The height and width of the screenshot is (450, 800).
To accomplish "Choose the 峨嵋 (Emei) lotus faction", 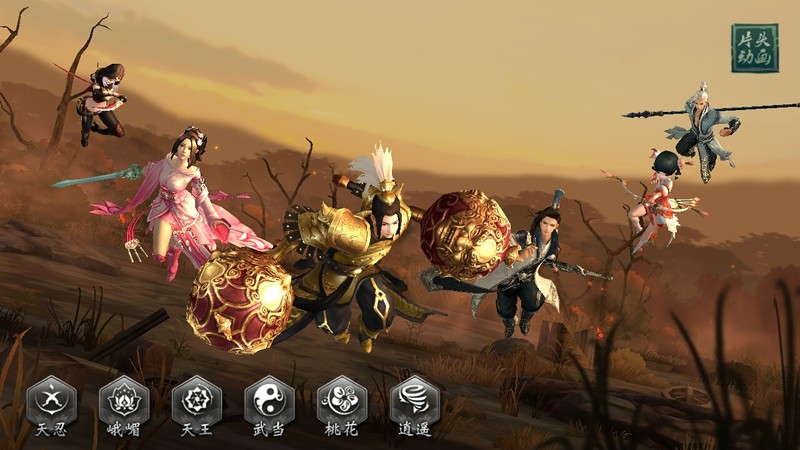I will tap(124, 402).
